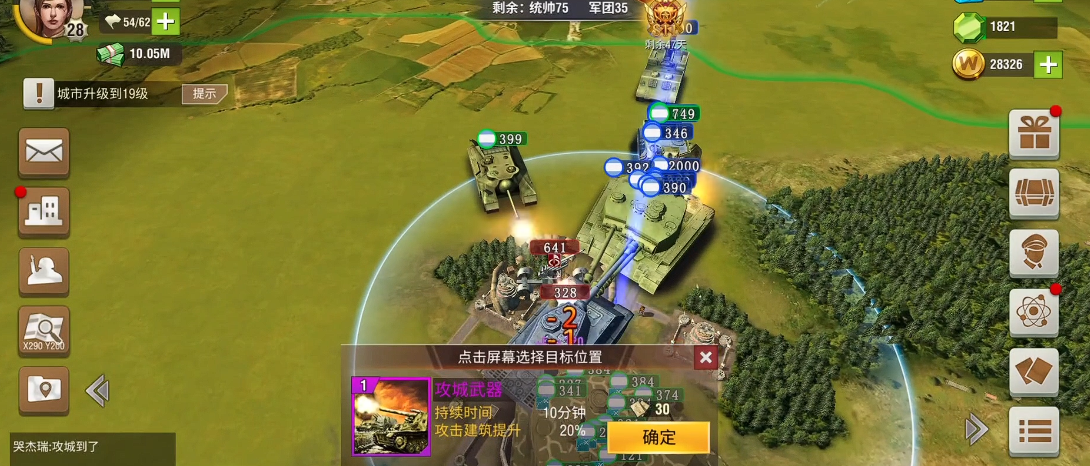Select the 攻城武器 siege weapon thumbnail
This screenshot has height=466, width=1090.
[390, 416]
